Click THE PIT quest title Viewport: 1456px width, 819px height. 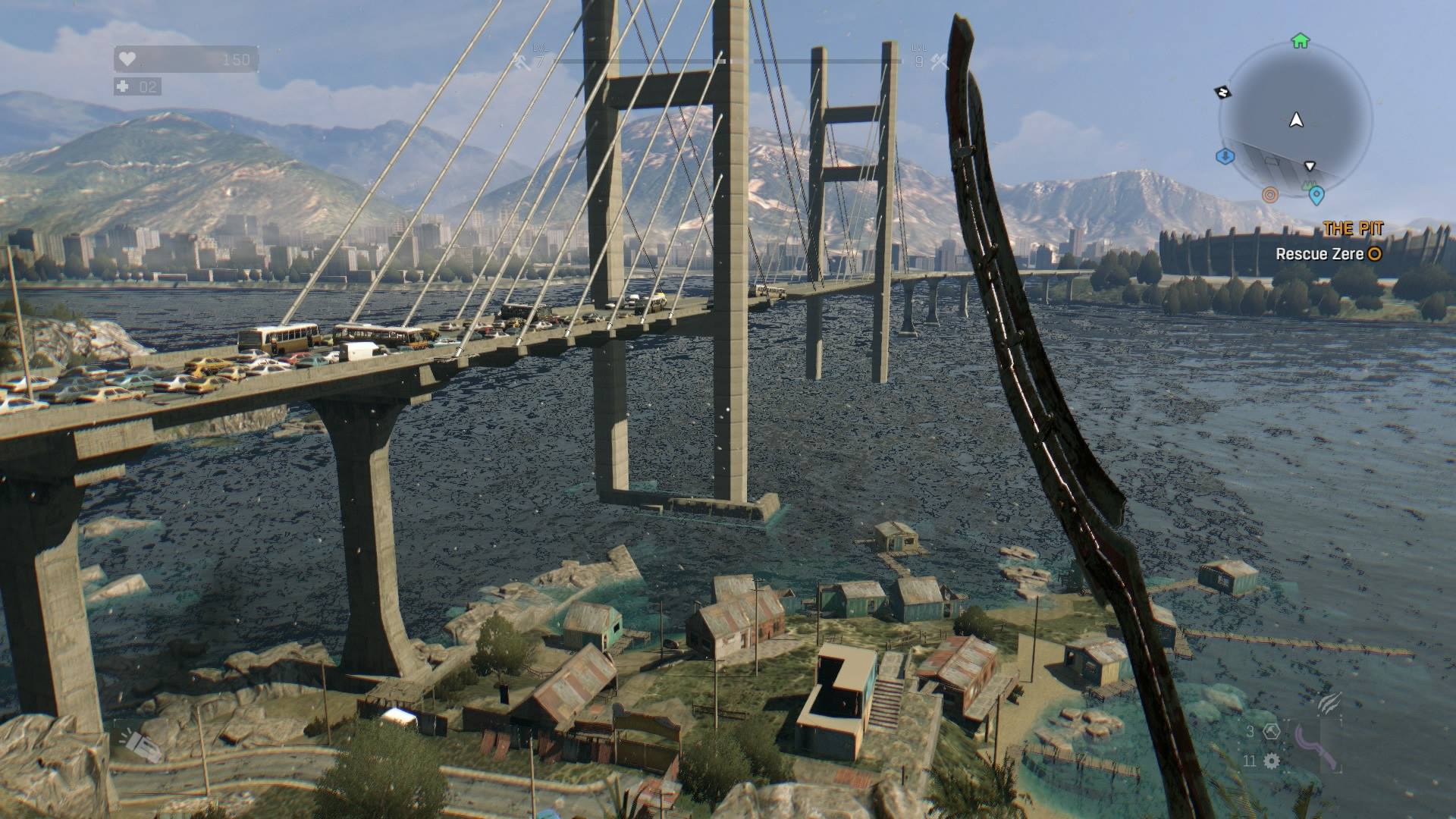tap(1352, 227)
